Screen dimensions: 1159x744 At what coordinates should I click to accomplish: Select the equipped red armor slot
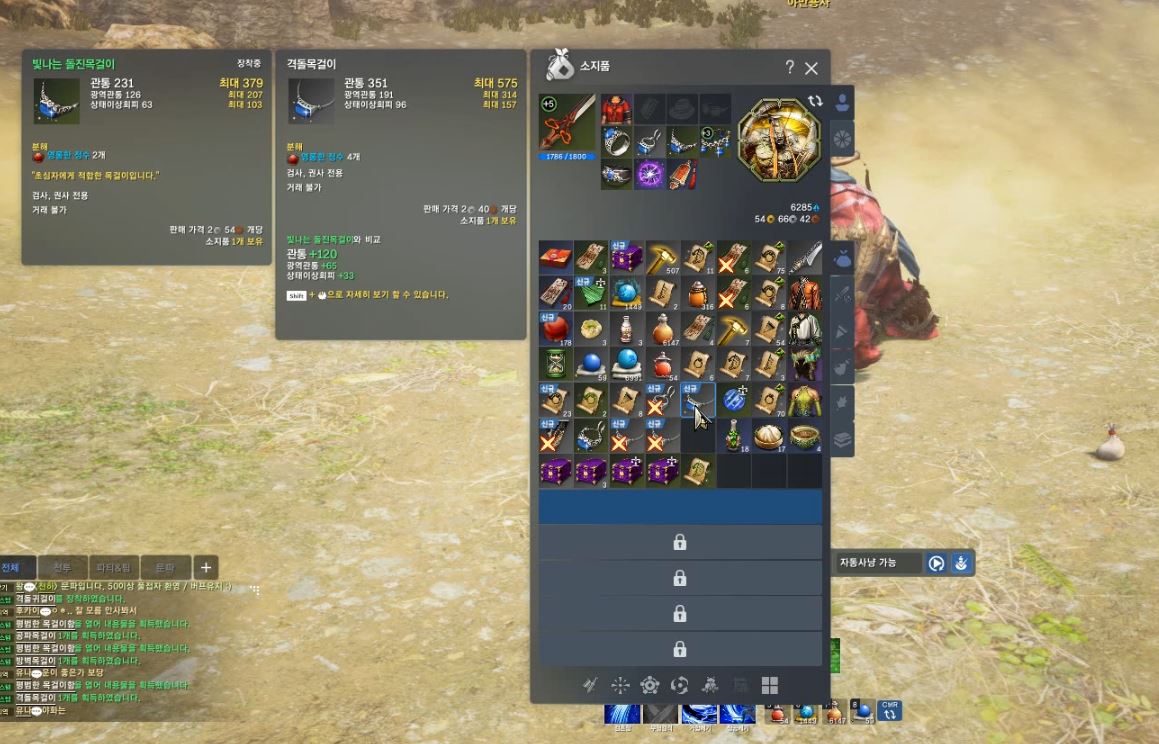[x=617, y=108]
